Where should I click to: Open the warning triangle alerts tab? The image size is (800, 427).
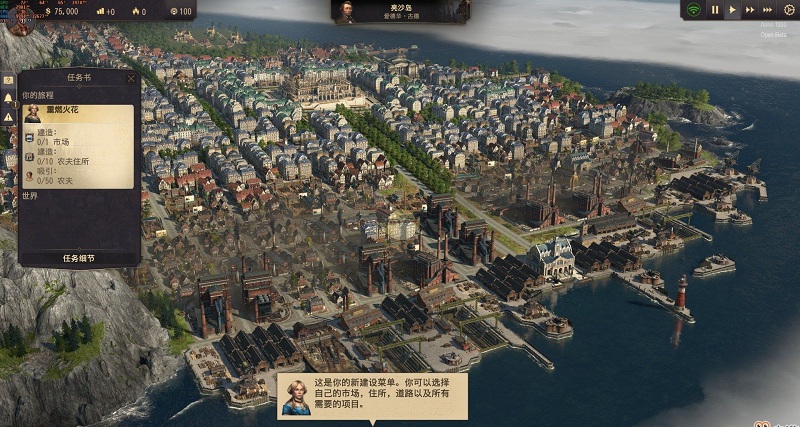click(x=8, y=117)
